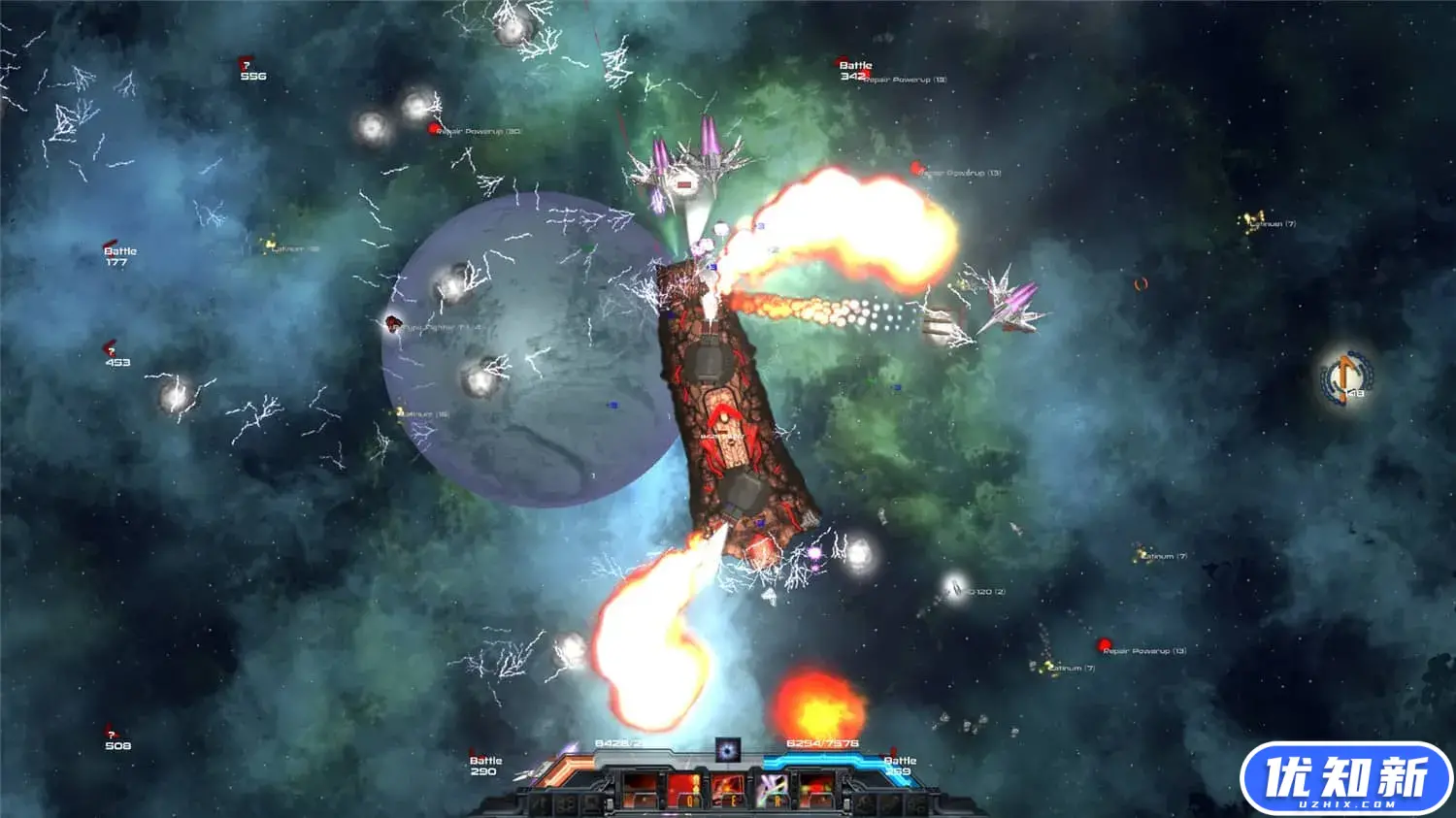Click the Battle 177 label on the left side
Image resolution: width=1456 pixels, height=818 pixels.
[120, 255]
